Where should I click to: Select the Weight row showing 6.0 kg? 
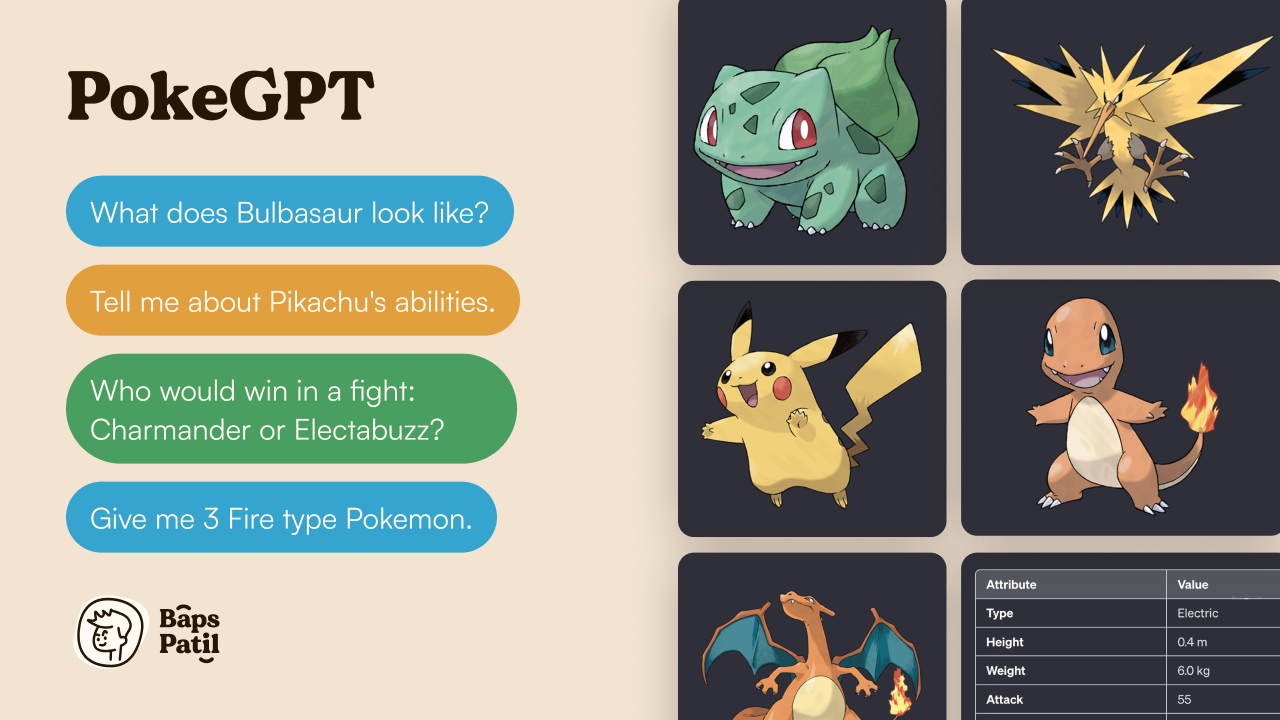(x=1100, y=671)
